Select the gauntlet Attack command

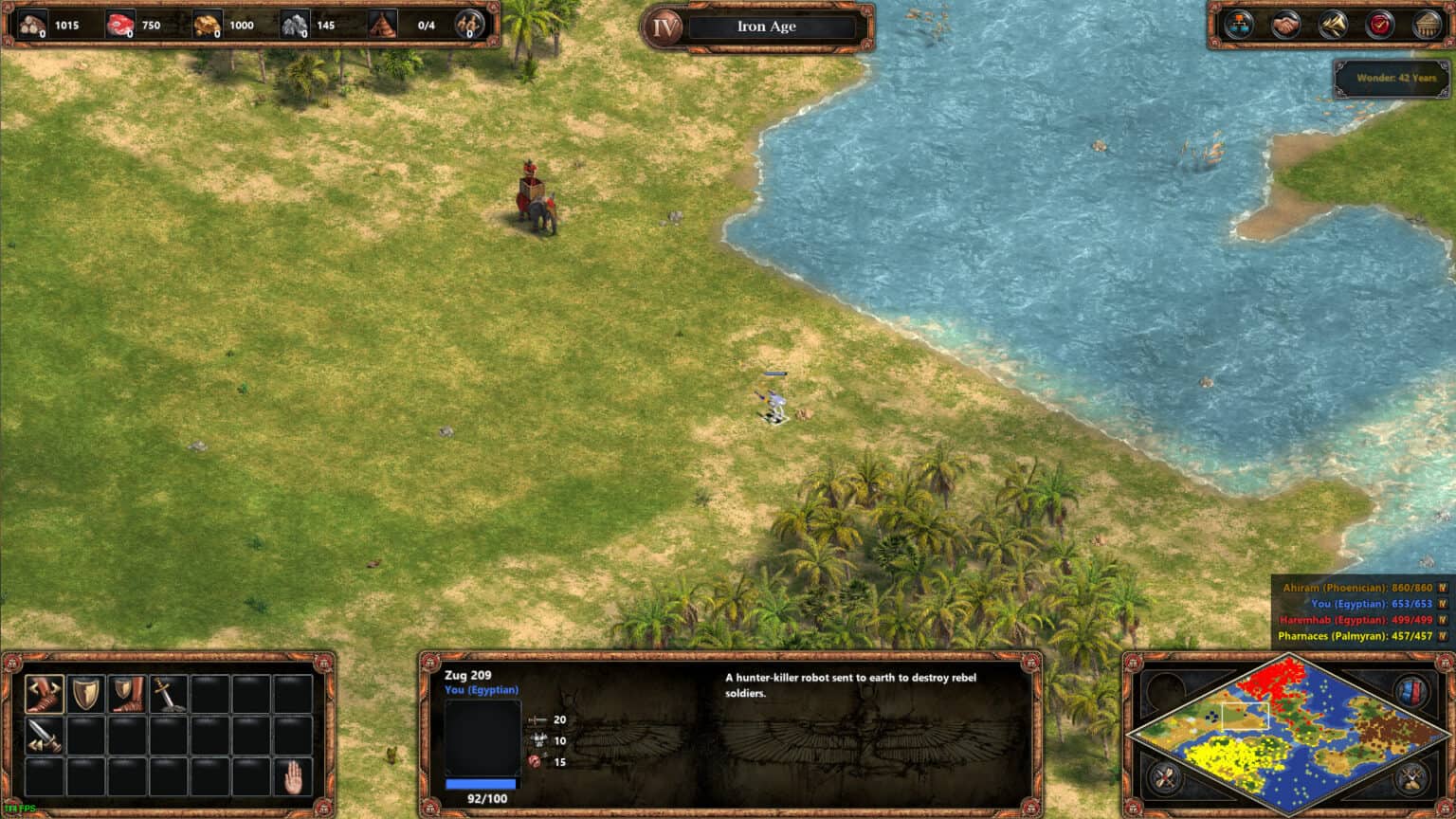pyautogui.click(x=44, y=695)
